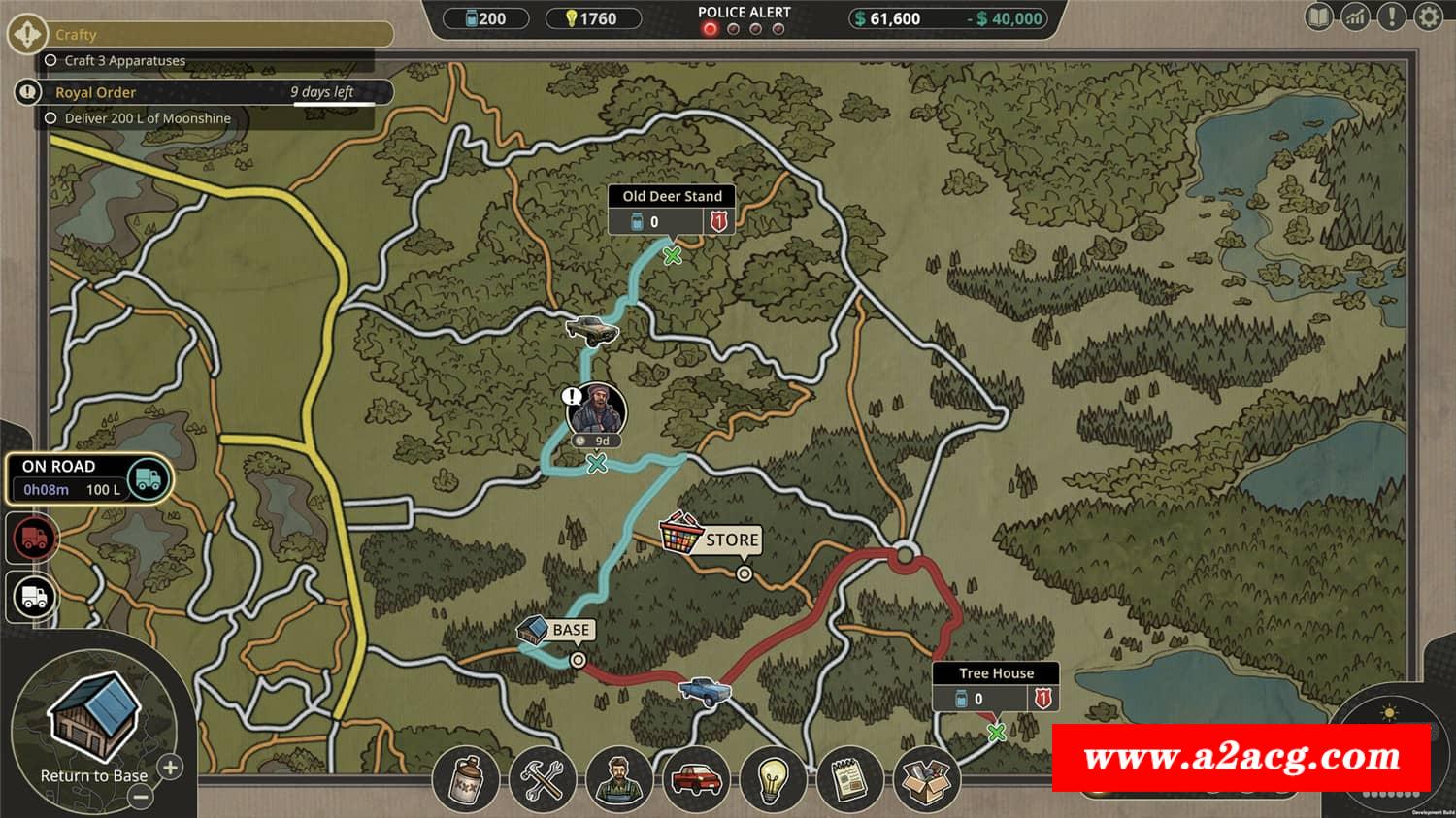
Task: Return to Base via the barn button
Action: click(x=94, y=723)
